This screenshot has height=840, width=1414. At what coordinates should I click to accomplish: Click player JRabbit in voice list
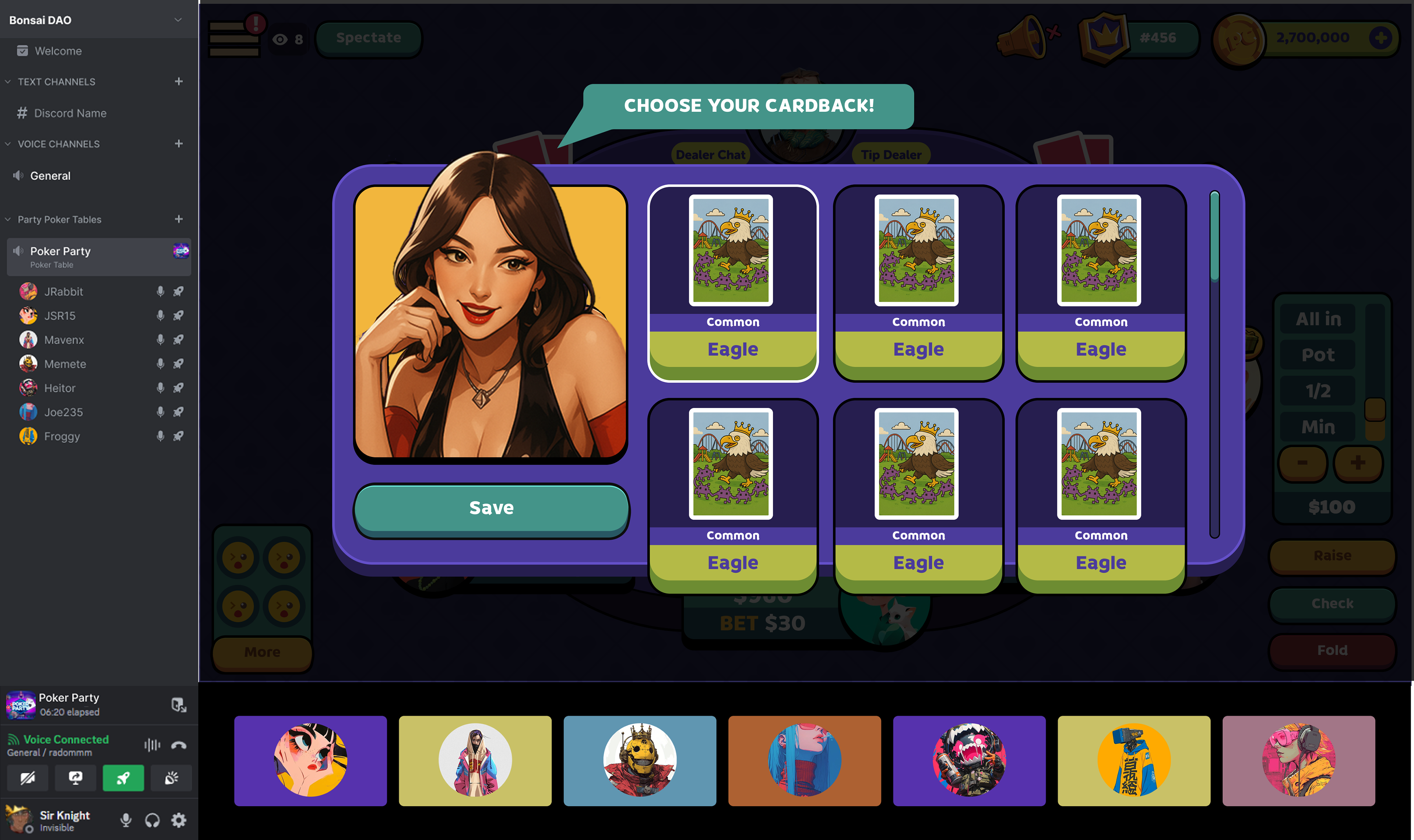tap(63, 292)
